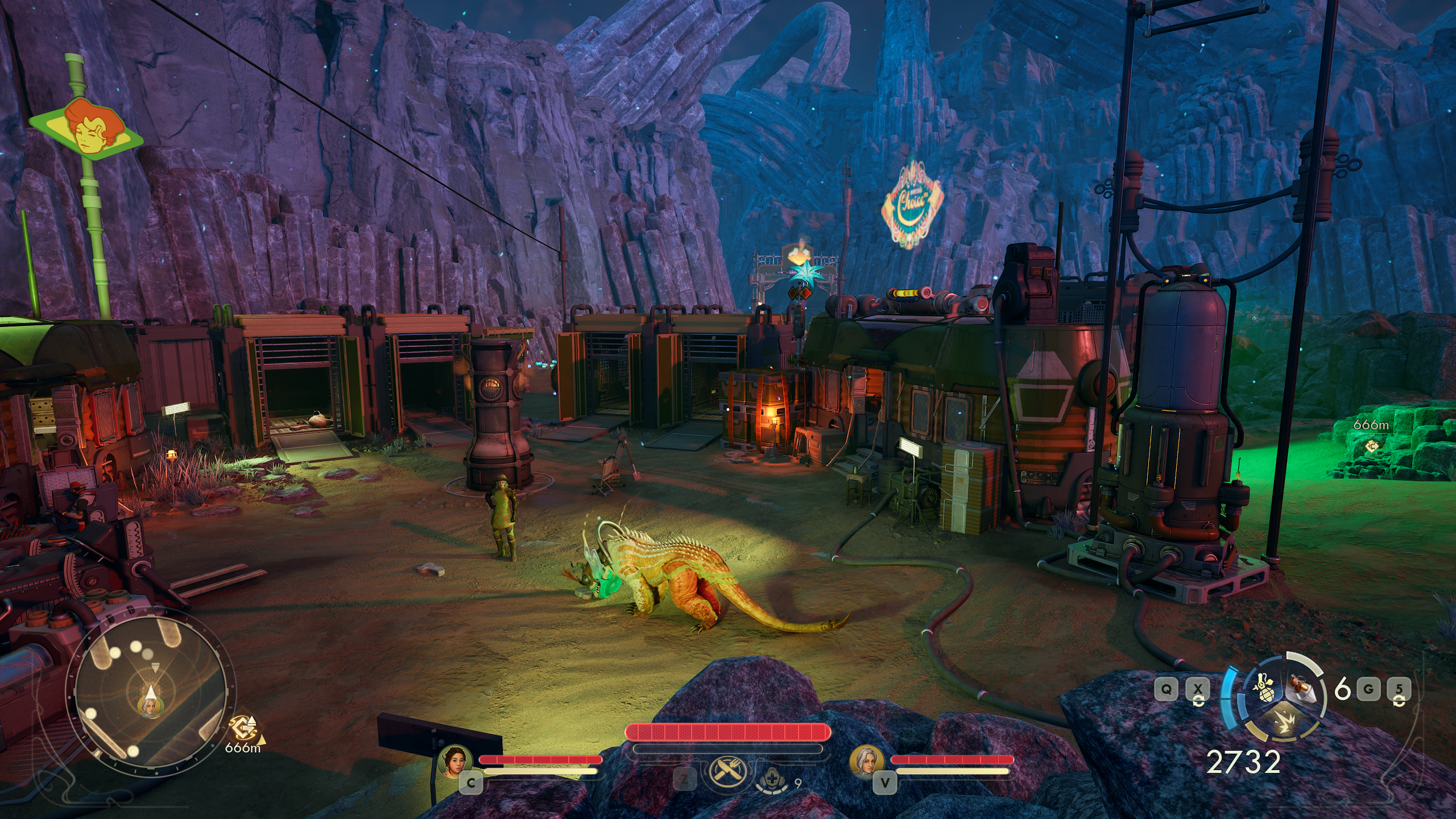The image size is (1456, 819).
Task: Choose the weapon segment in the wheel
Action: pos(1301,689)
